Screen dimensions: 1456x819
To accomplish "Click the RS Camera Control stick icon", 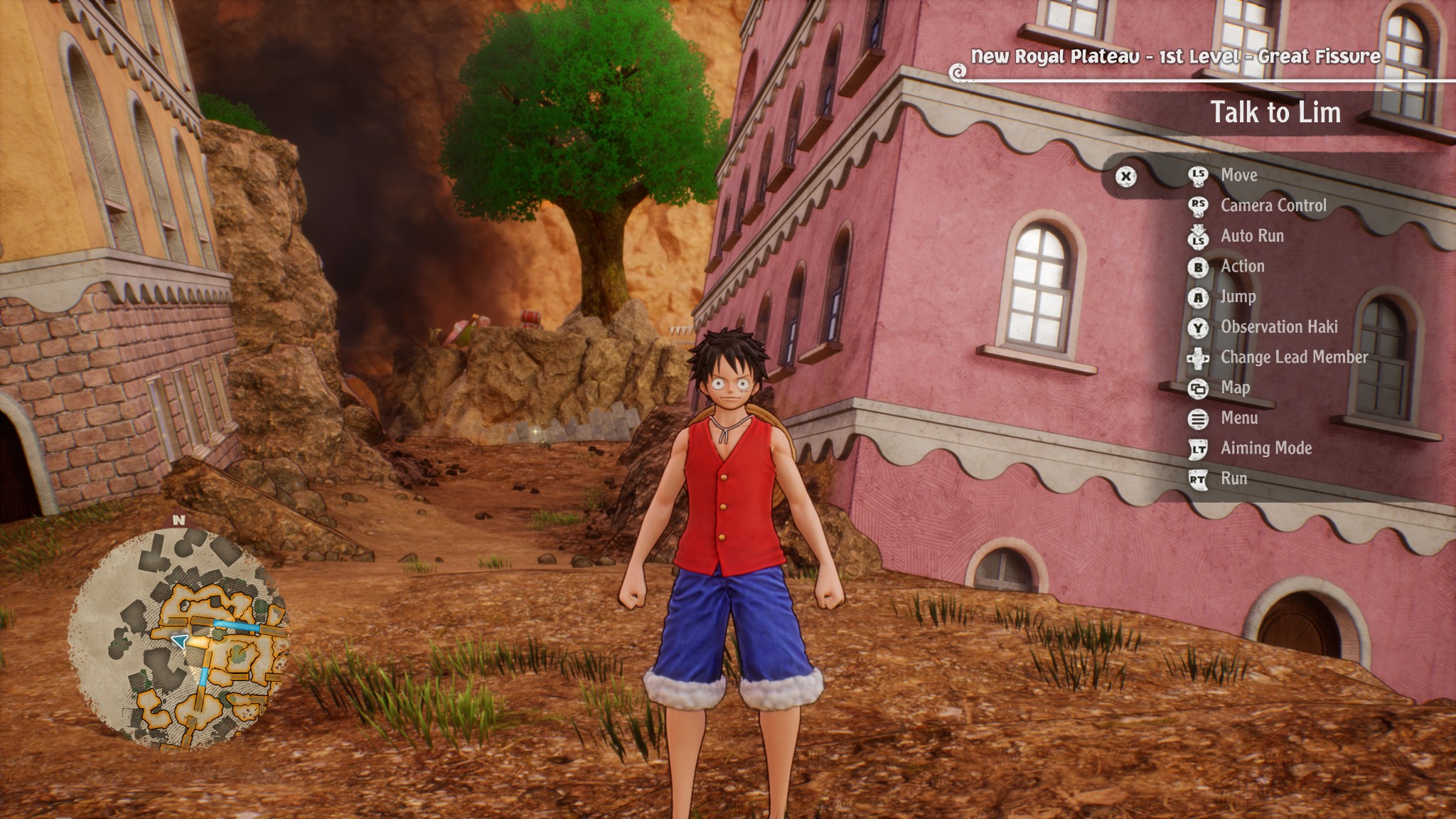I will 1199,206.
